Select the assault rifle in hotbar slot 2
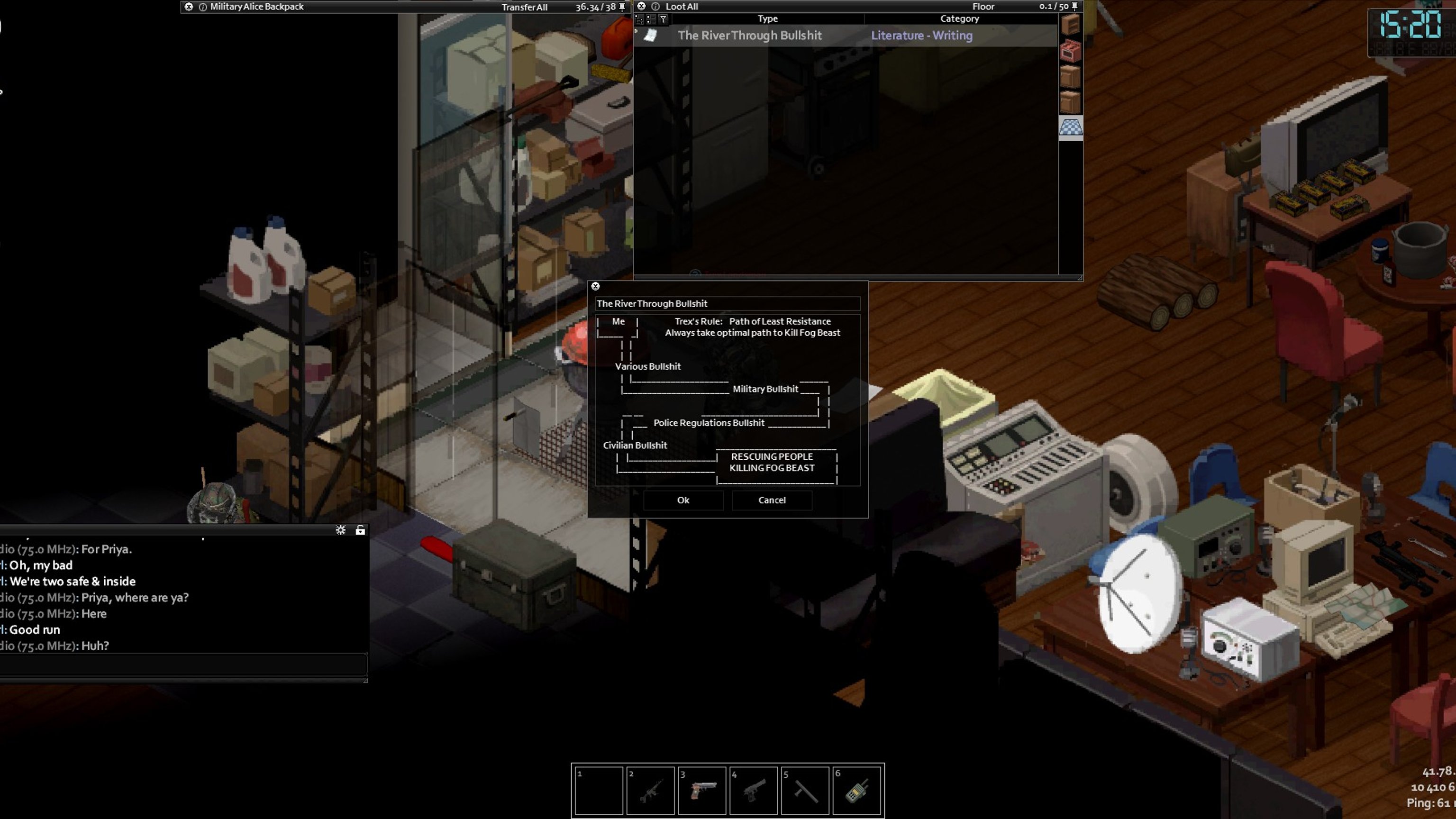Viewport: 1456px width, 819px height. point(650,790)
